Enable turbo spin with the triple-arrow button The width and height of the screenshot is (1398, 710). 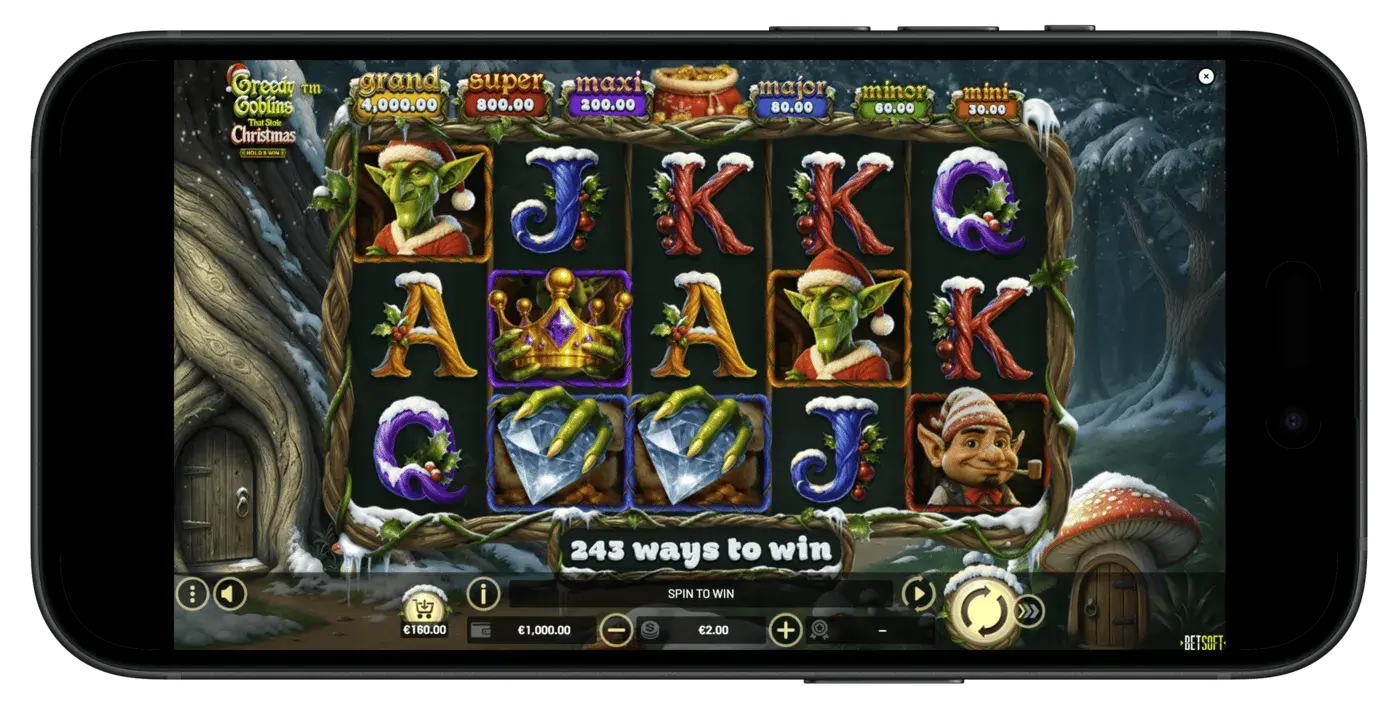1029,611
